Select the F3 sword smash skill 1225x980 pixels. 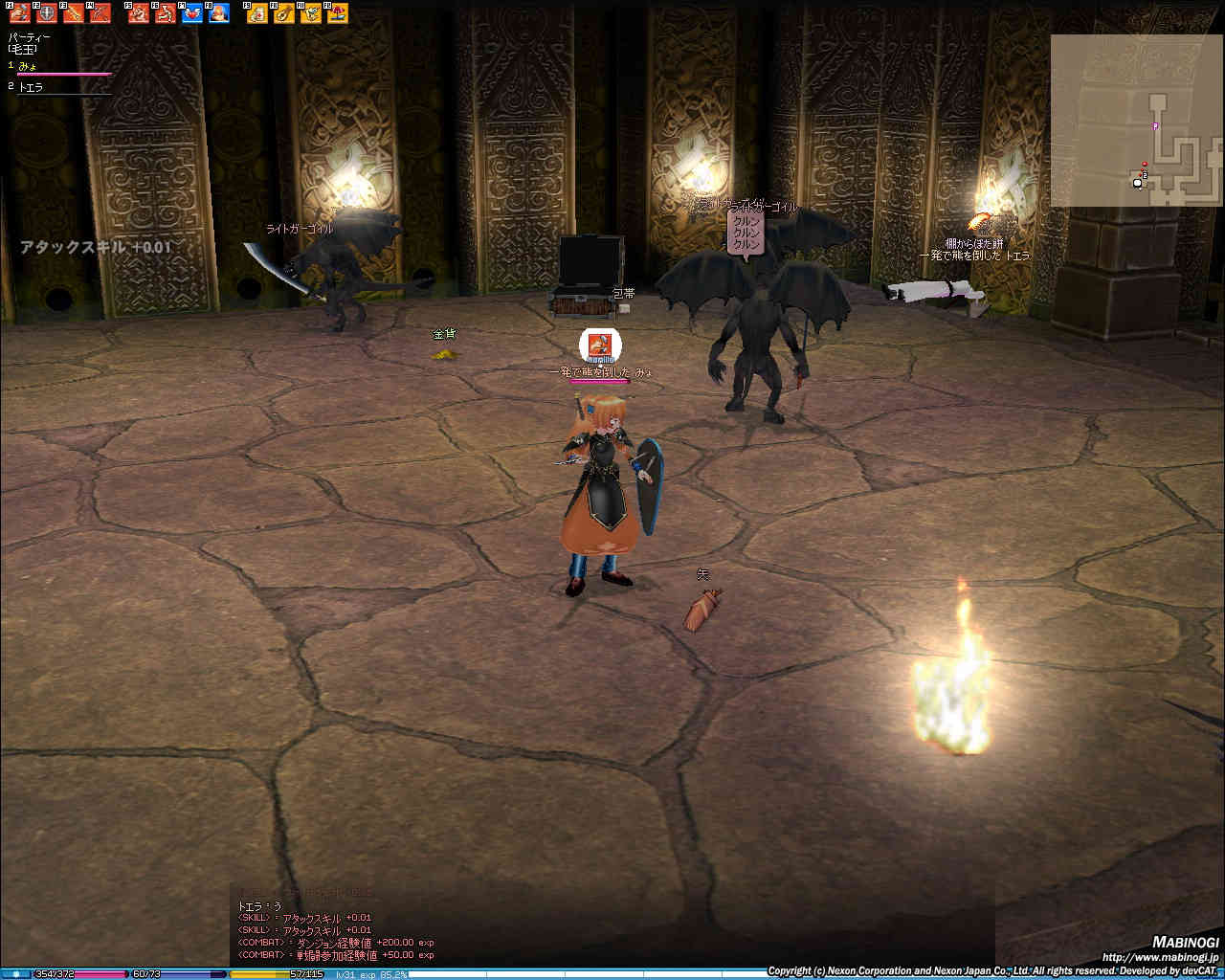[x=73, y=13]
